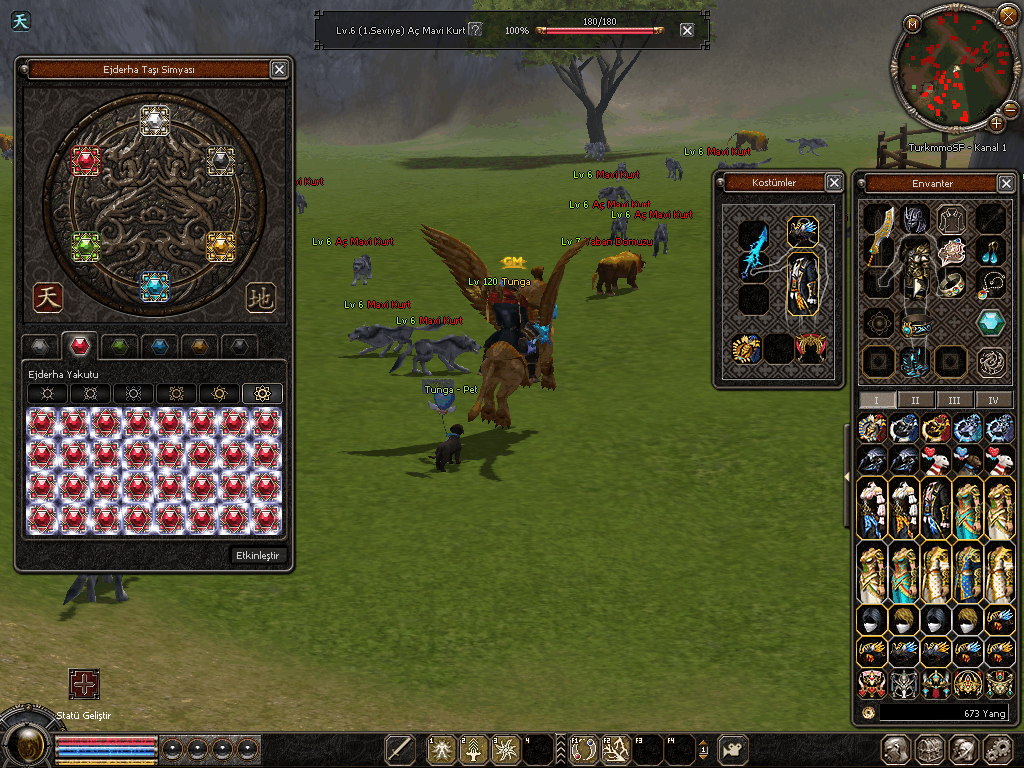Viewport: 1024px width, 768px height.
Task: Close the Ejderha Taşı Simyası window
Action: (279, 69)
